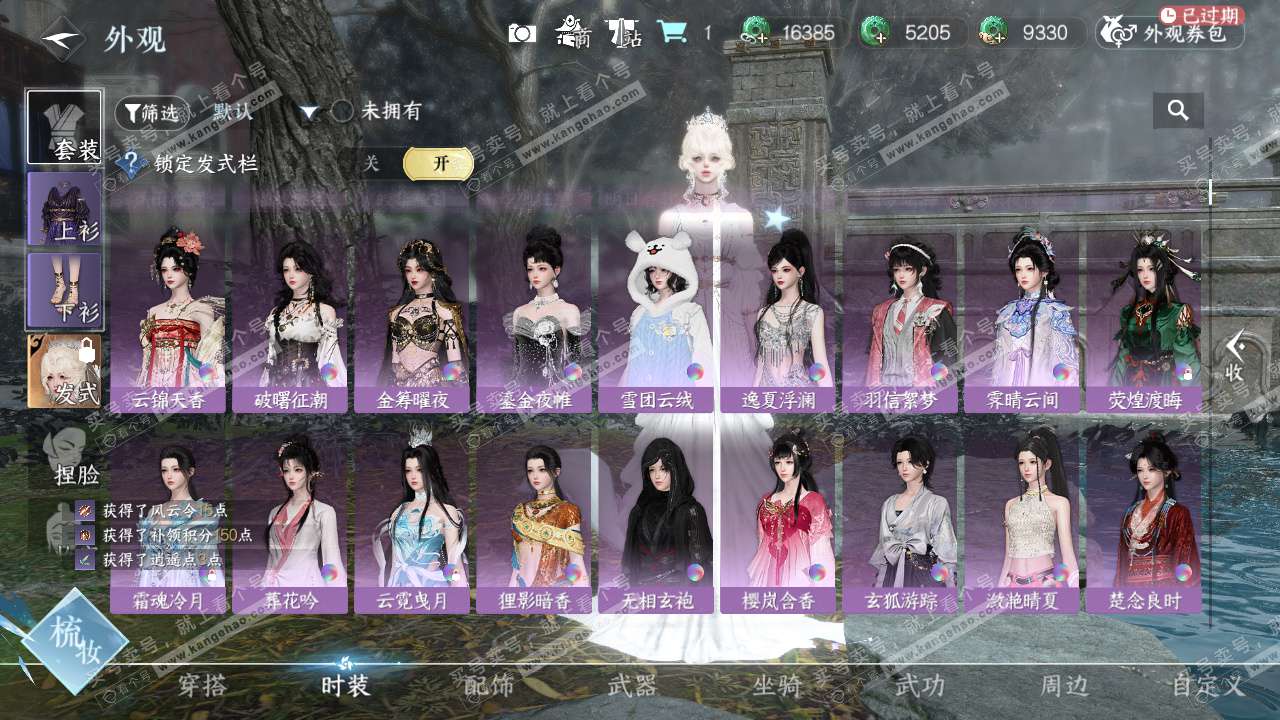This screenshot has width=1280, height=720.
Task: Switch to the 武器 tab
Action: (x=632, y=686)
